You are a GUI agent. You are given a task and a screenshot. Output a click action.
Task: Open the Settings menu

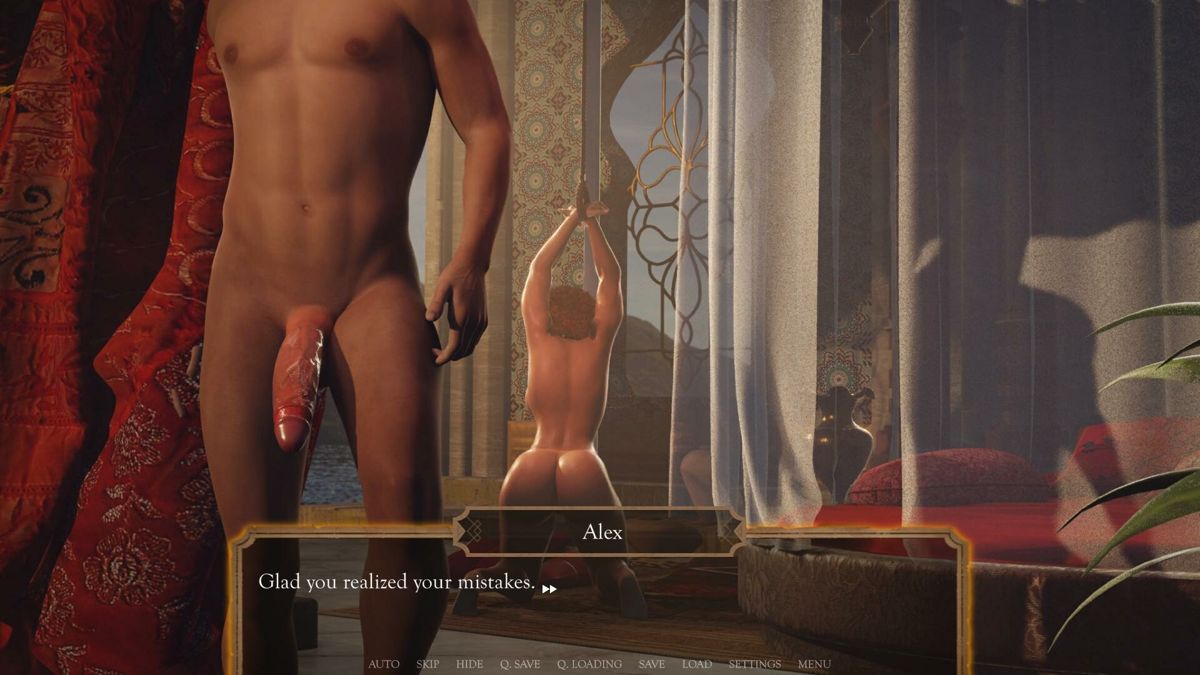click(755, 664)
